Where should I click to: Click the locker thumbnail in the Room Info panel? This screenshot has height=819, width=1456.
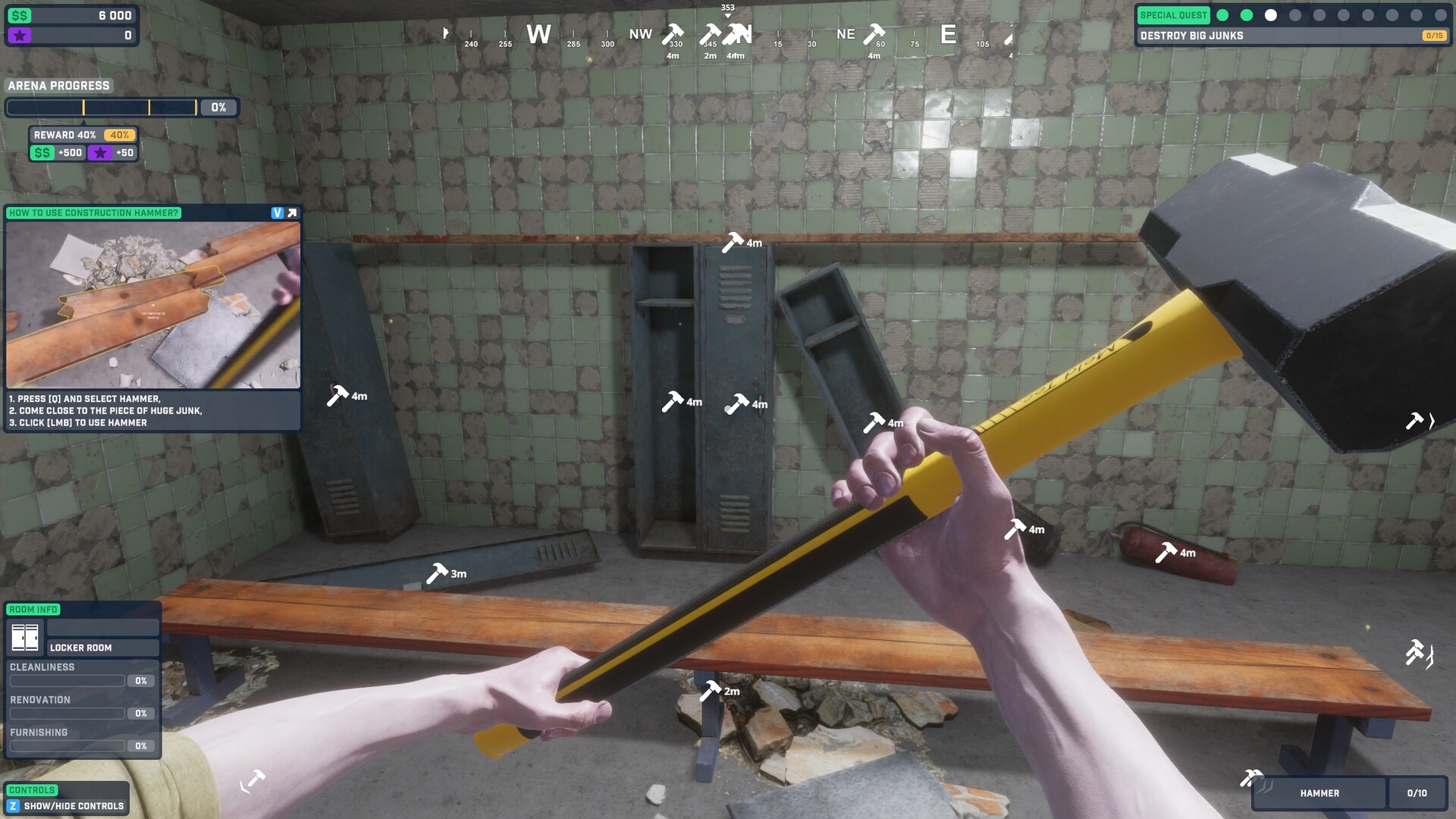(25, 637)
